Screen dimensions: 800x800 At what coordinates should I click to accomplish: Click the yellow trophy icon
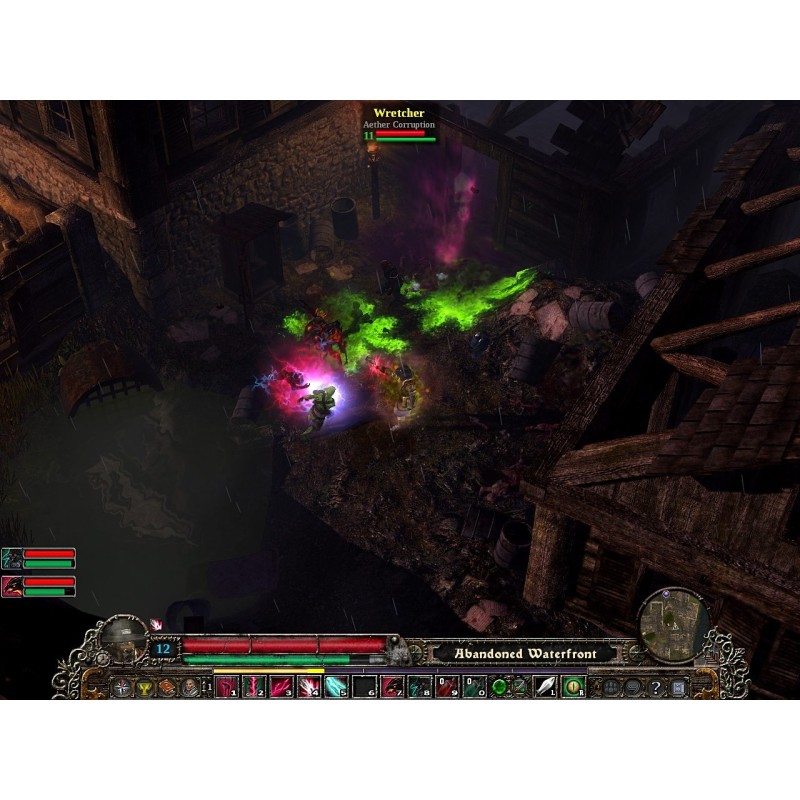pyautogui.click(x=146, y=687)
